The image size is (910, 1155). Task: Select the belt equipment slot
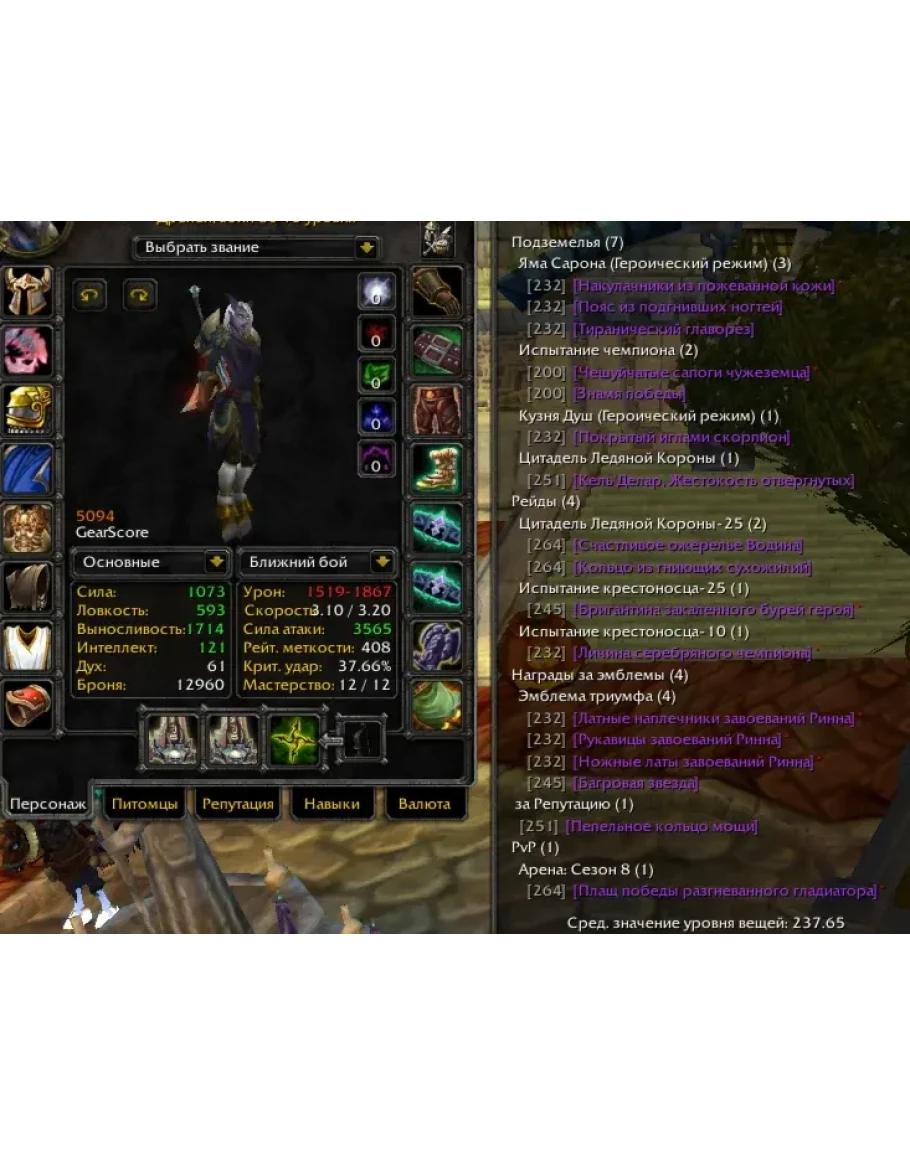click(437, 350)
